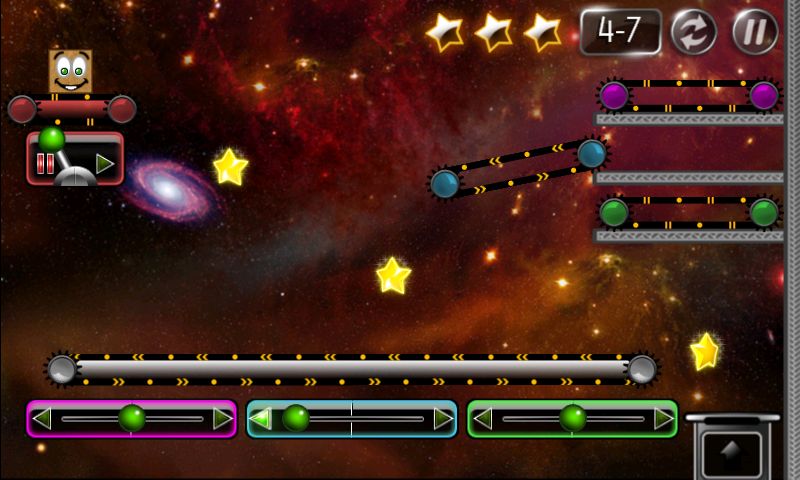Click the right arrow on the magenta slider
This screenshot has width=800, height=480.
(222, 419)
